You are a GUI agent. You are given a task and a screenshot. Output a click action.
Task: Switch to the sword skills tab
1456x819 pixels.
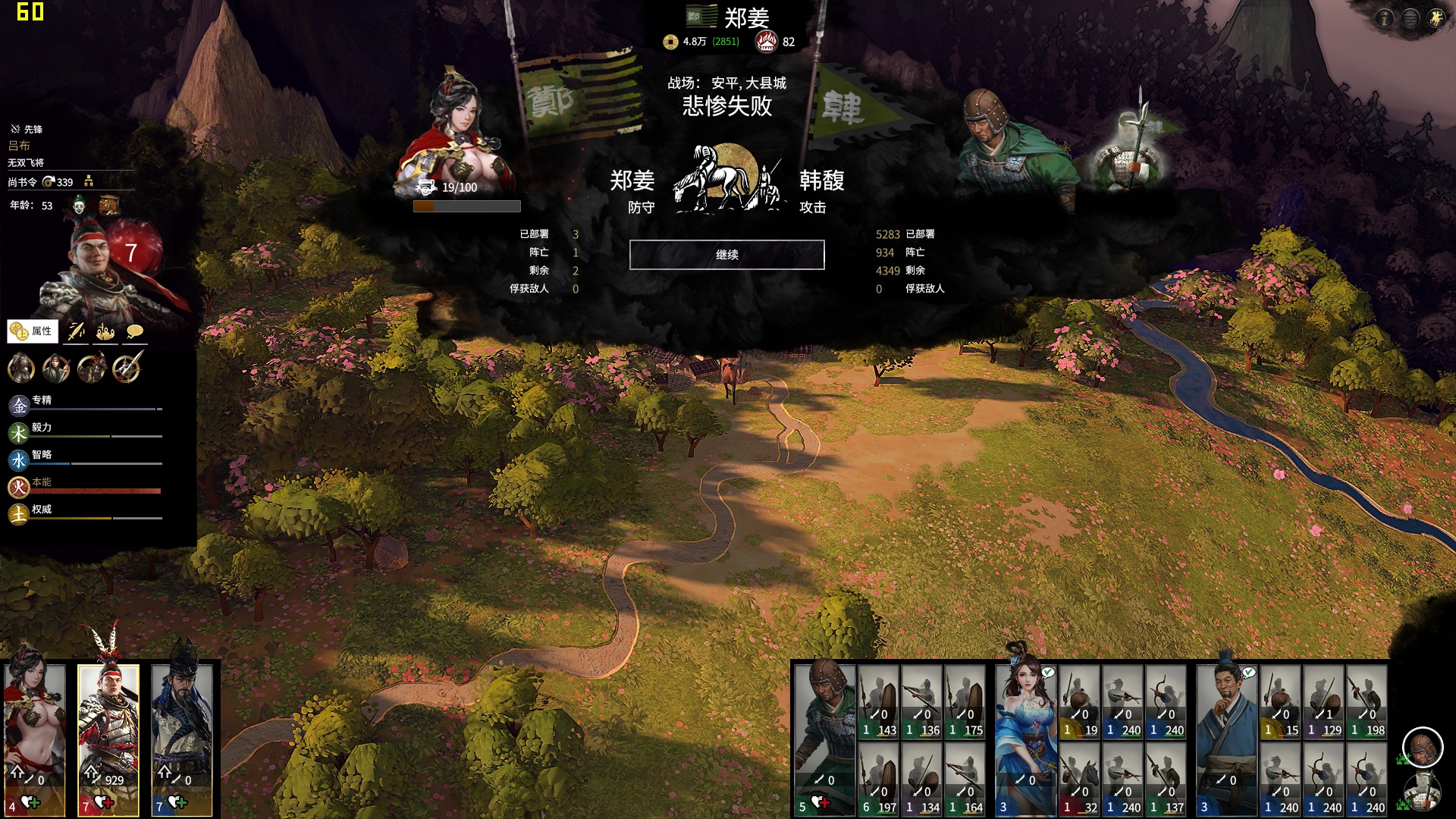pos(76,331)
